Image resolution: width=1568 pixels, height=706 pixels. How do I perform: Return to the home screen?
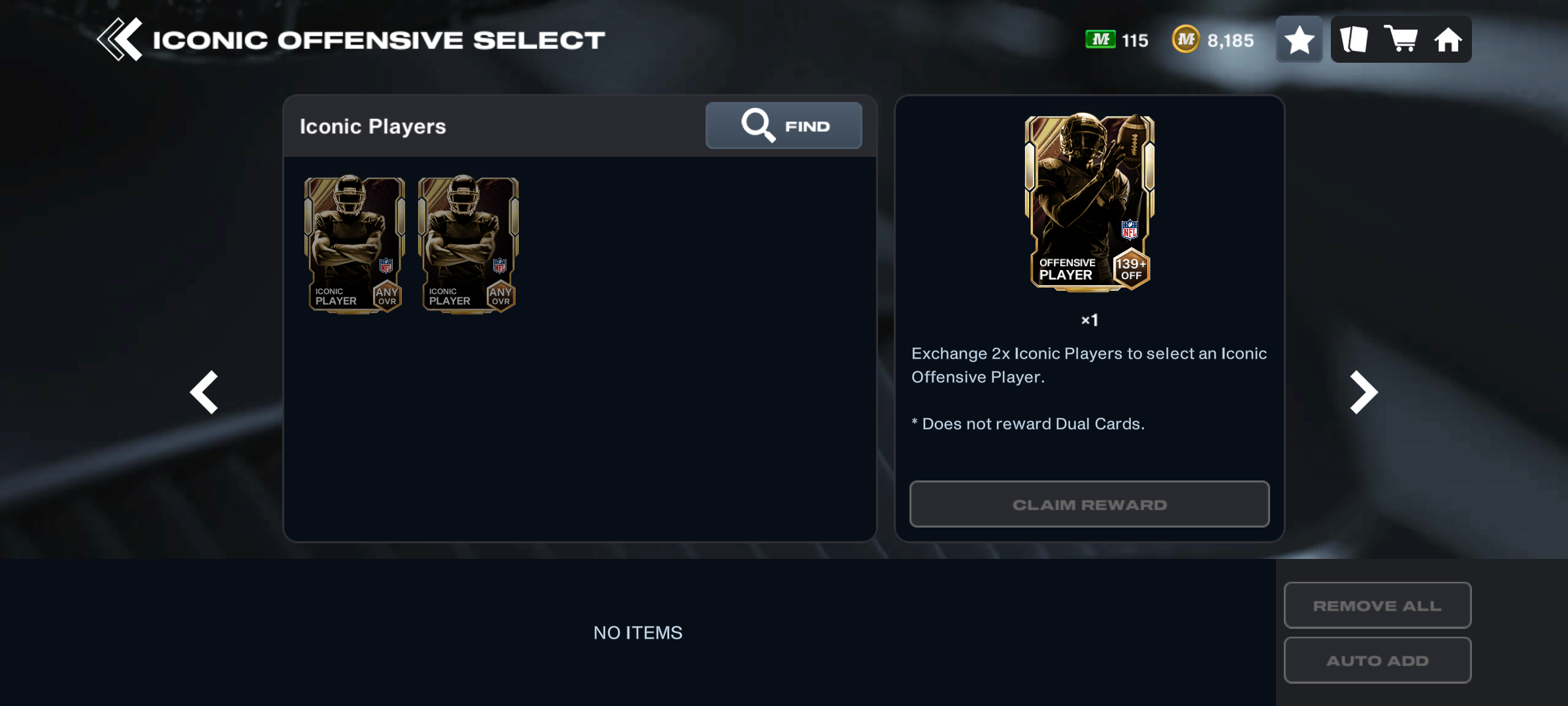coord(1448,40)
